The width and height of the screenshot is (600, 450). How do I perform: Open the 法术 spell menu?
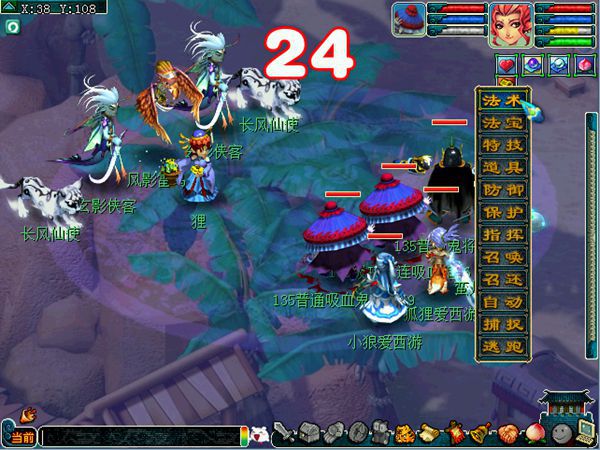[x=501, y=101]
